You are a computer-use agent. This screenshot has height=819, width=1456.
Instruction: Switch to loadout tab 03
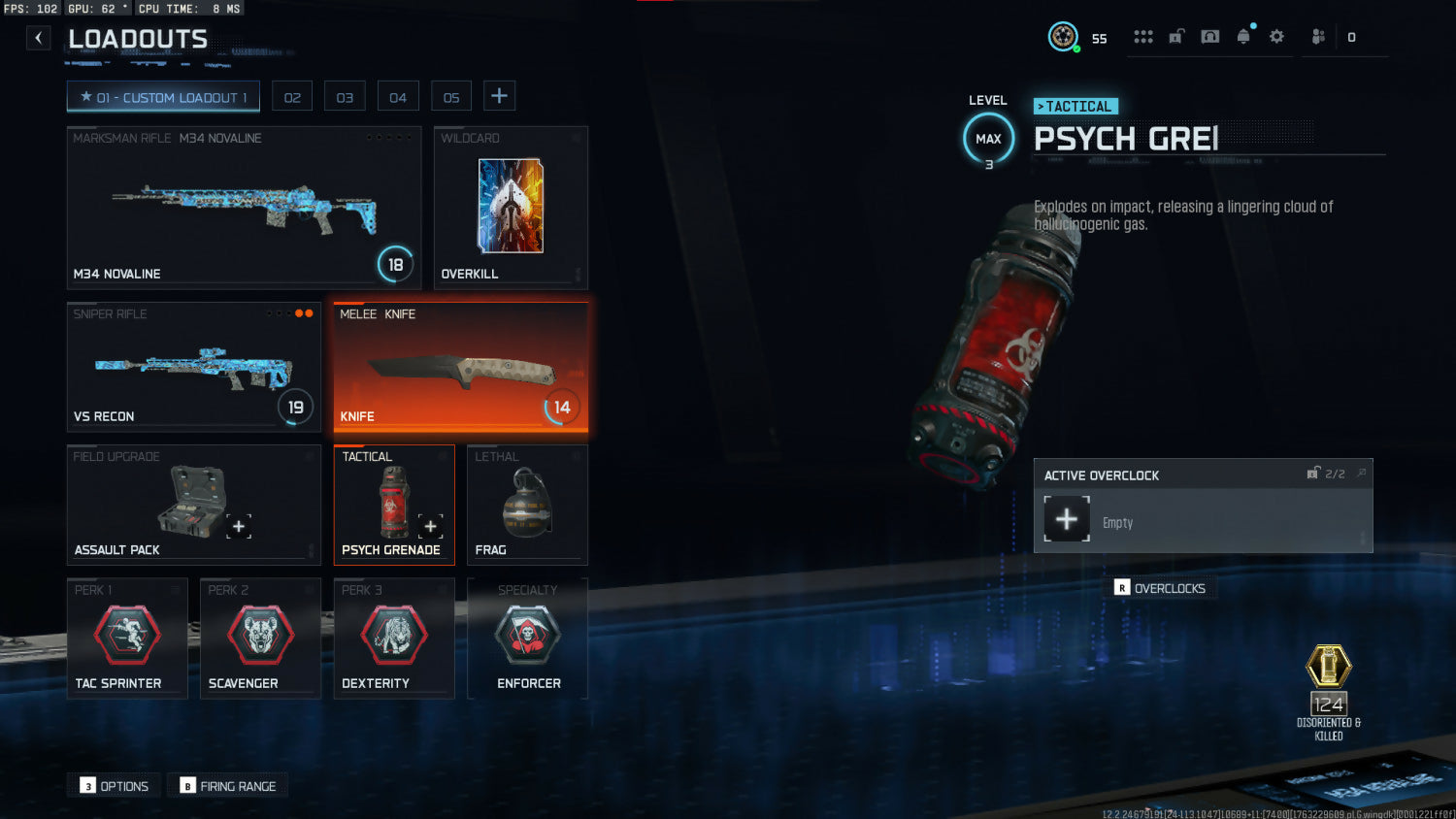[345, 97]
